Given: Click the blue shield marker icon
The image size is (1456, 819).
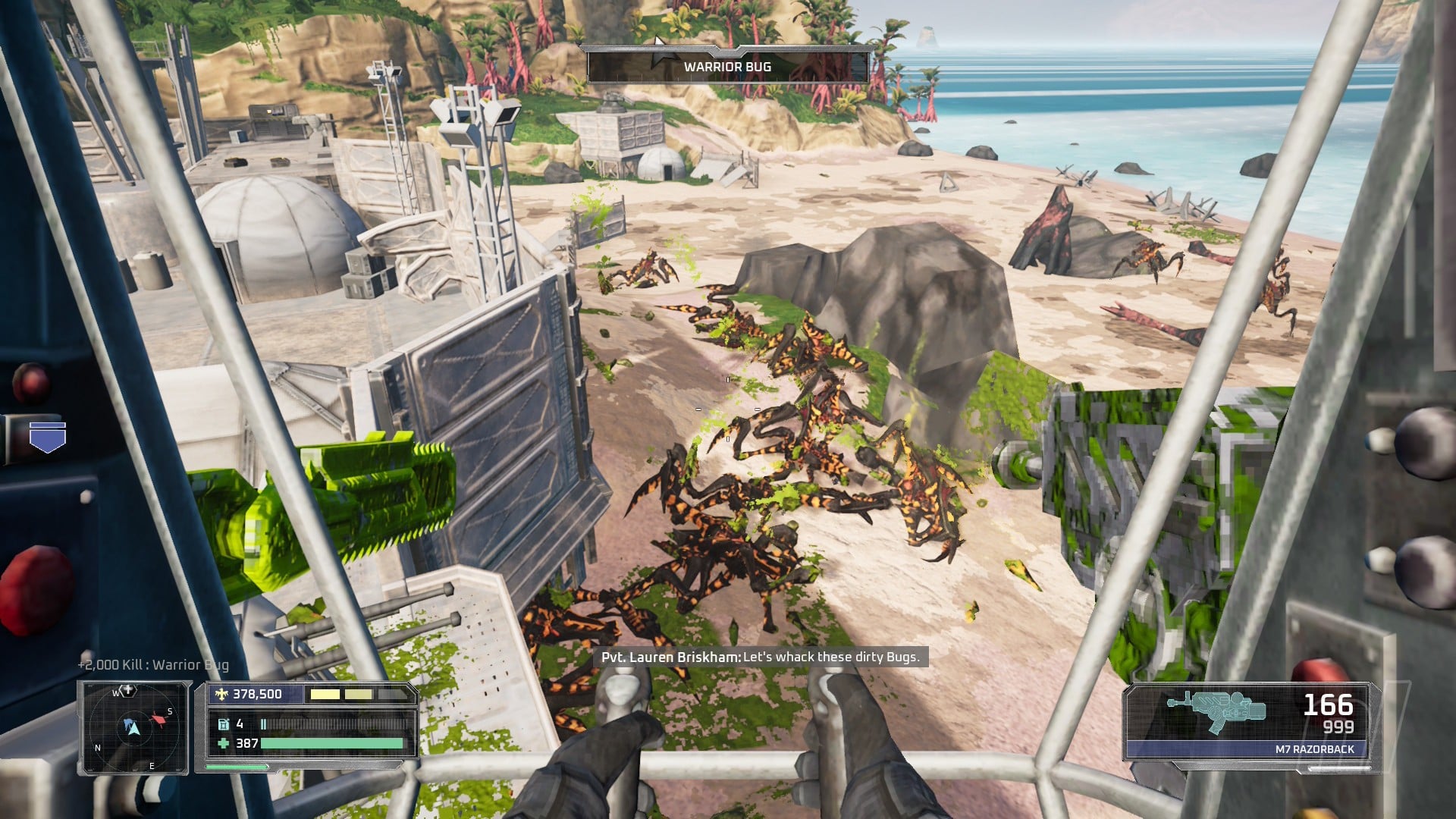Looking at the screenshot, I should tap(48, 438).
